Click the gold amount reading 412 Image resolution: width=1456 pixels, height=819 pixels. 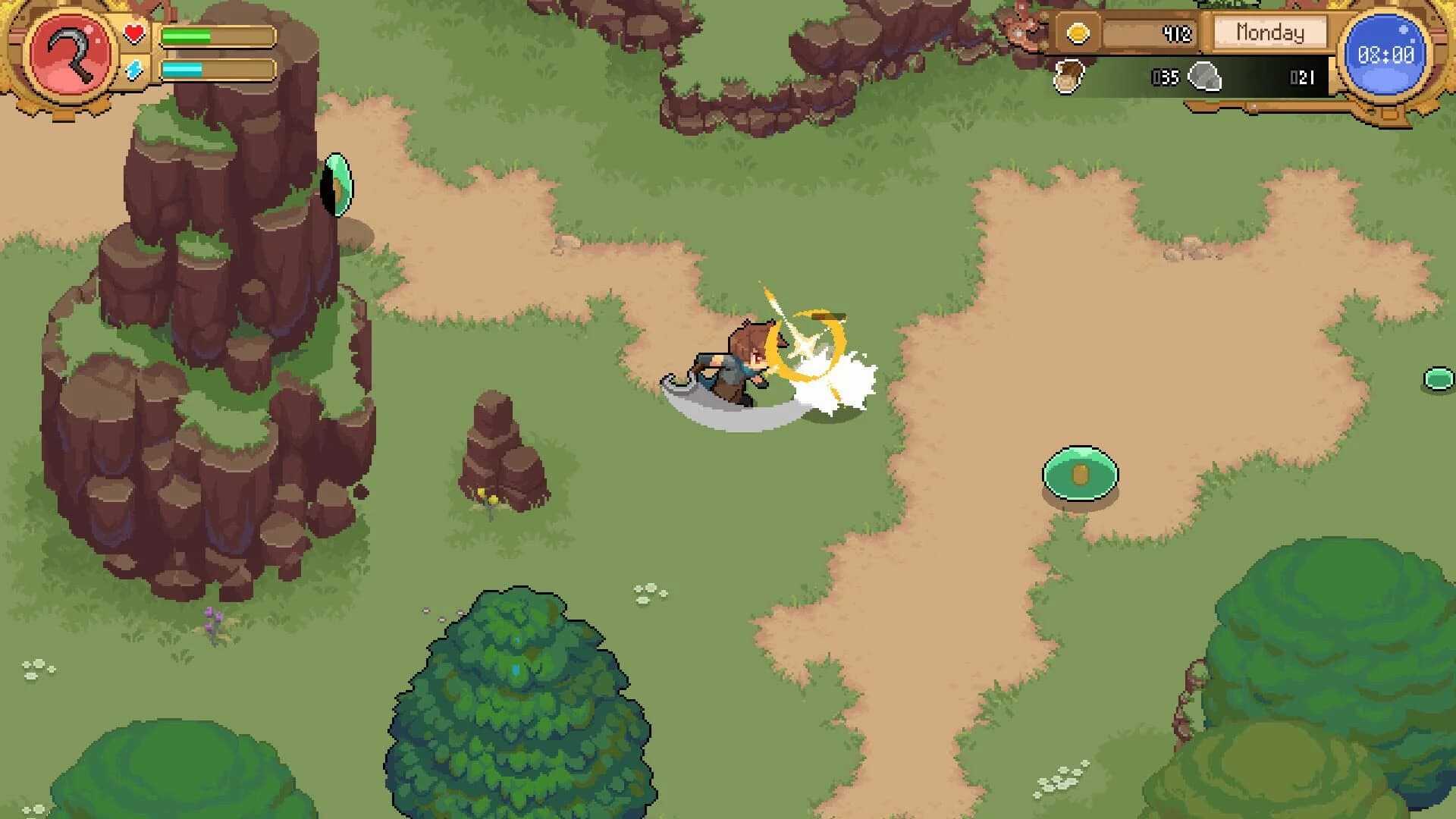click(1177, 33)
